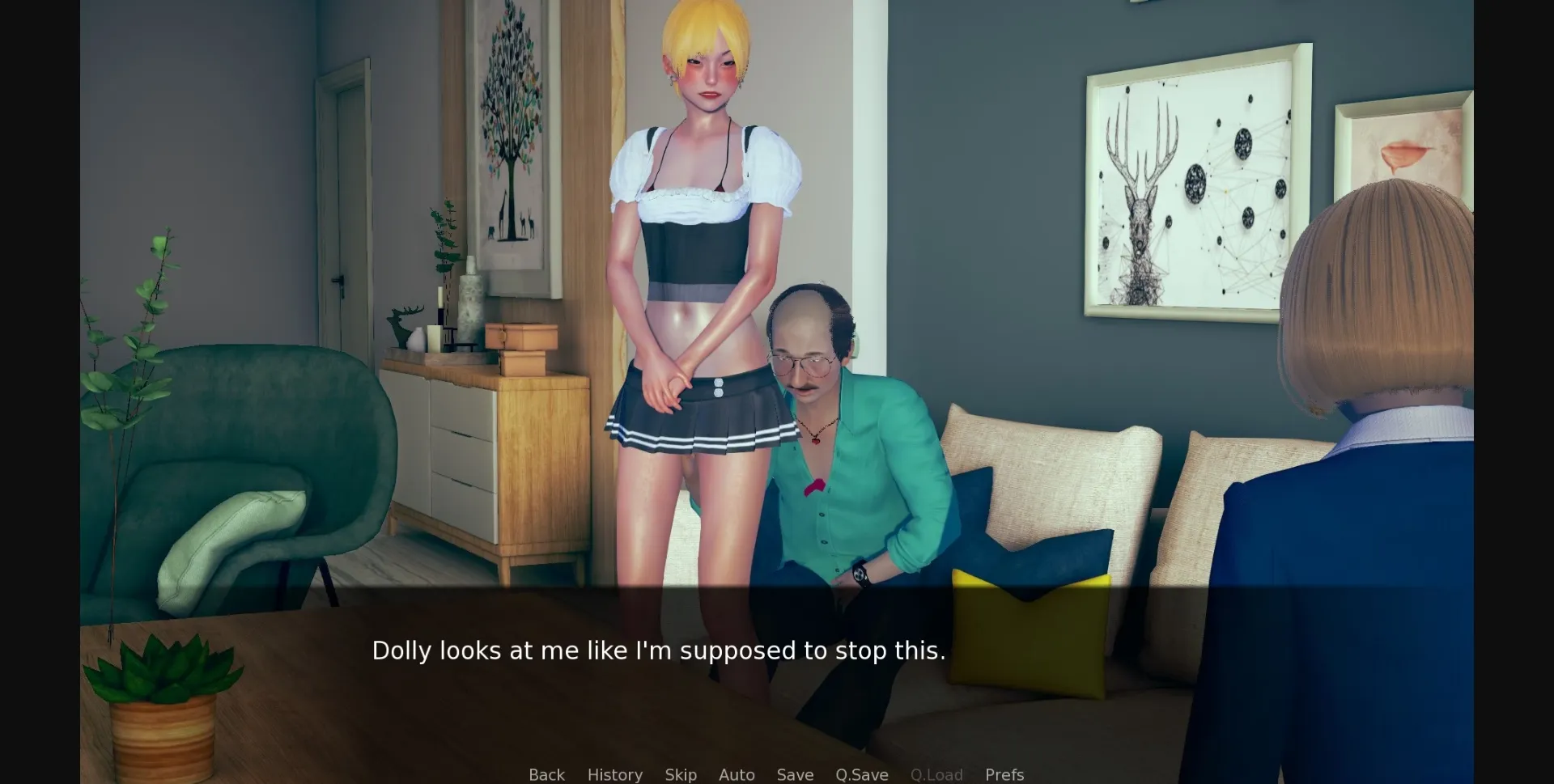Open Prefs to adjust settings
The height and width of the screenshot is (784, 1554).
coord(1004,774)
